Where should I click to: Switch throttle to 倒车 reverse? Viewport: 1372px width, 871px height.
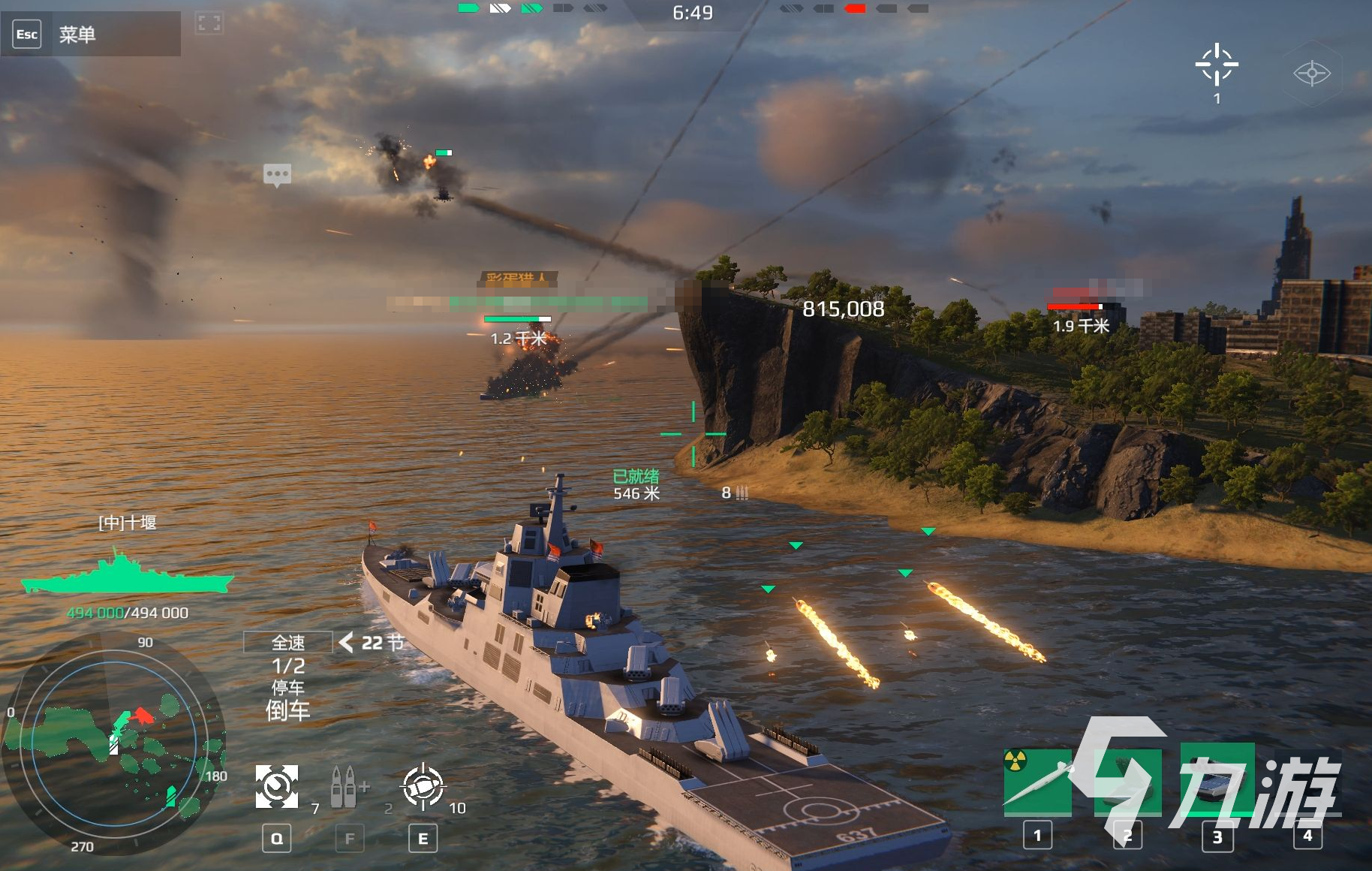pyautogui.click(x=288, y=710)
